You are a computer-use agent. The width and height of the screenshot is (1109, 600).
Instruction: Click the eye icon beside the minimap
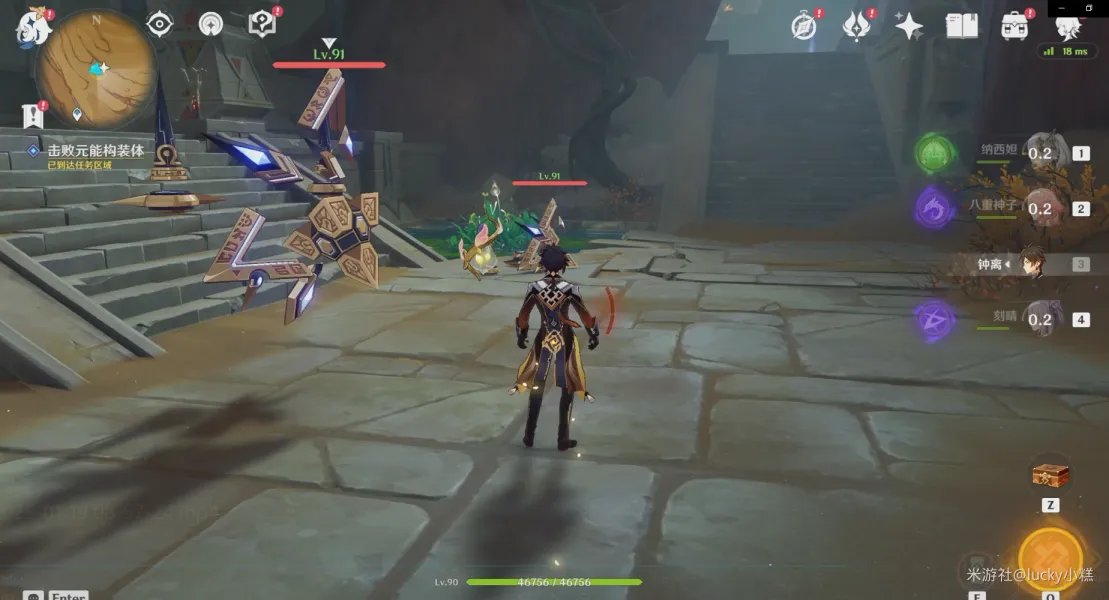point(160,24)
